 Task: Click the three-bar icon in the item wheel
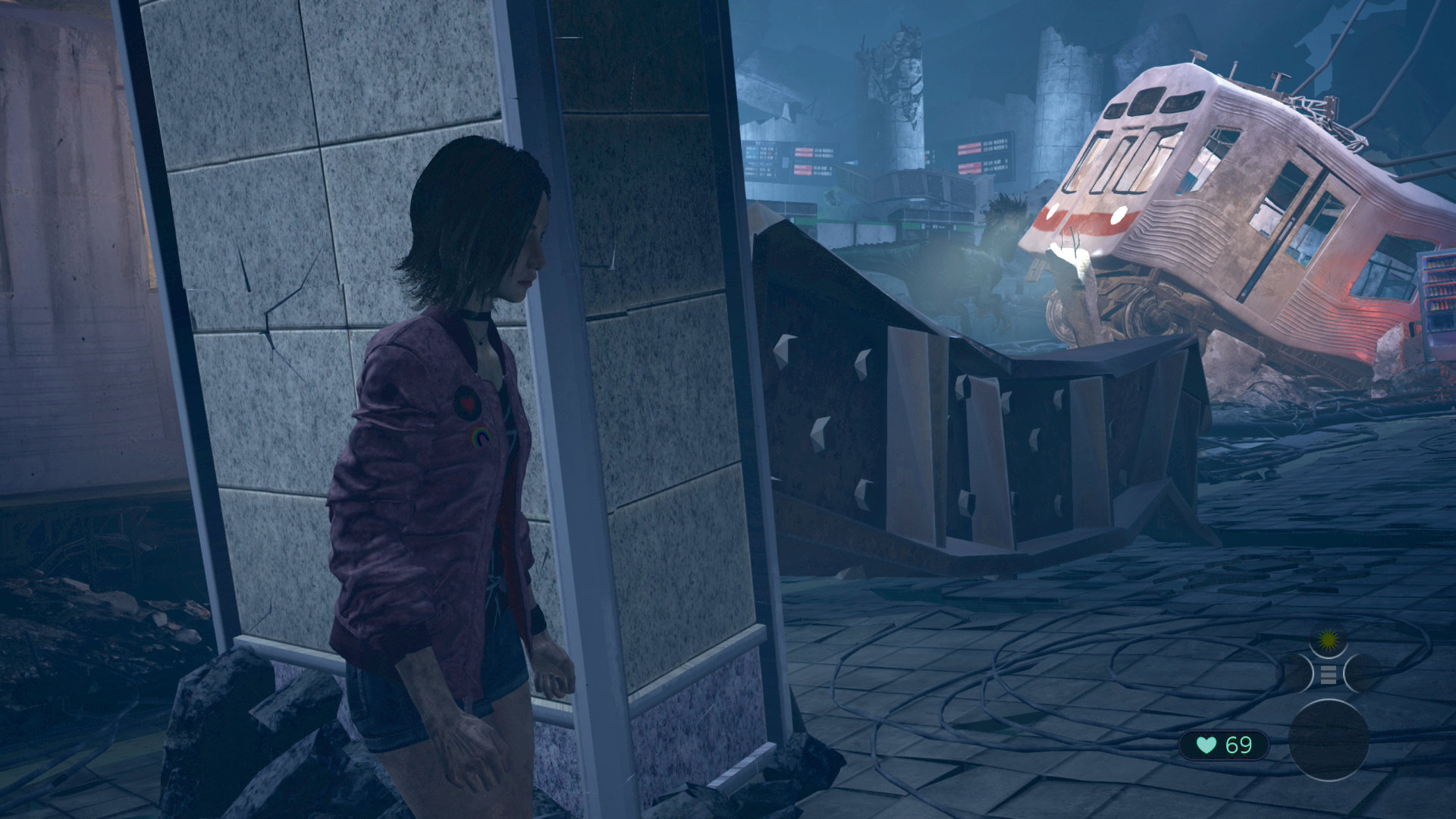click(1328, 674)
